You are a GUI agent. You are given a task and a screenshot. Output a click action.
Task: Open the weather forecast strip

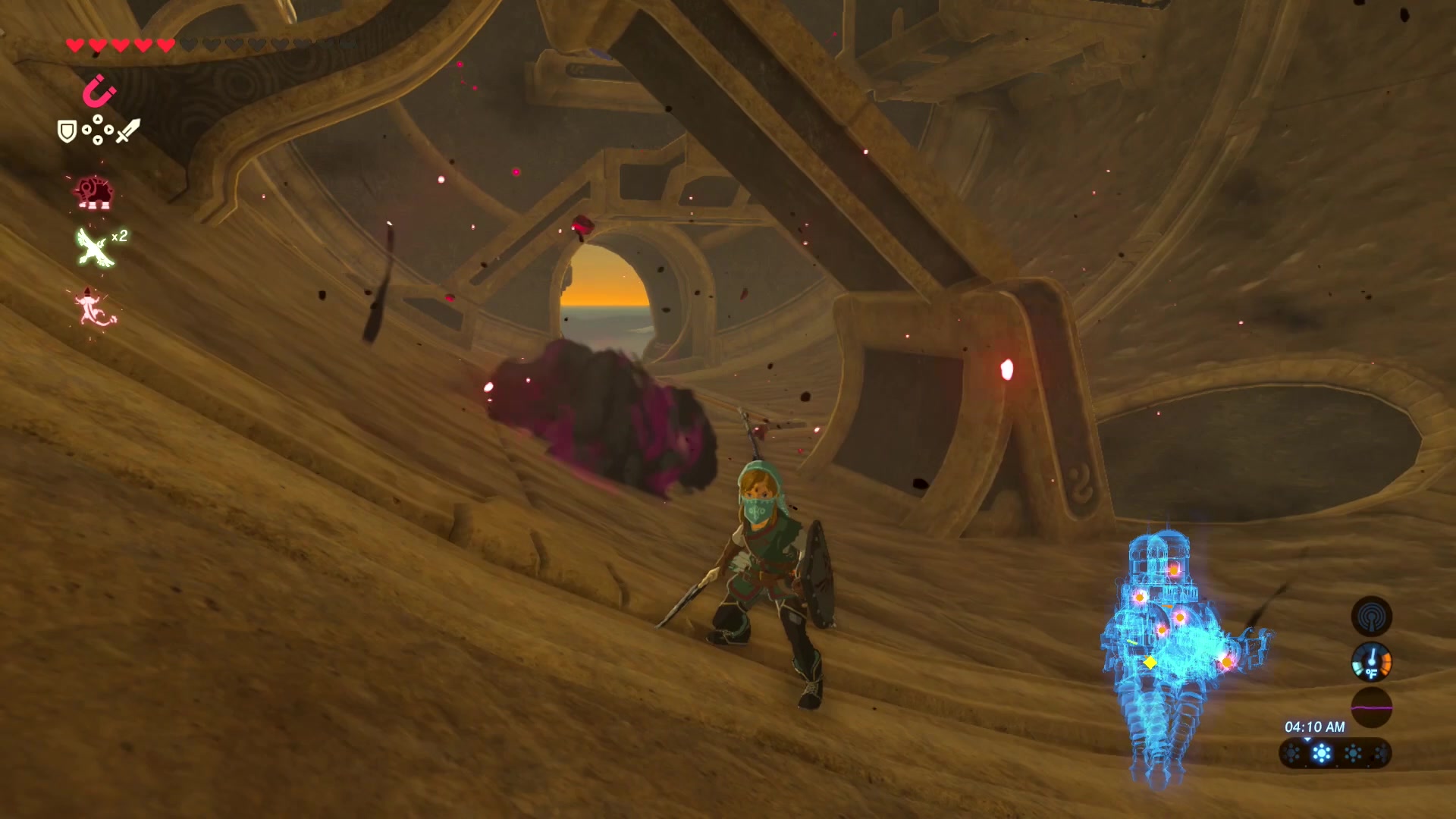click(1335, 754)
